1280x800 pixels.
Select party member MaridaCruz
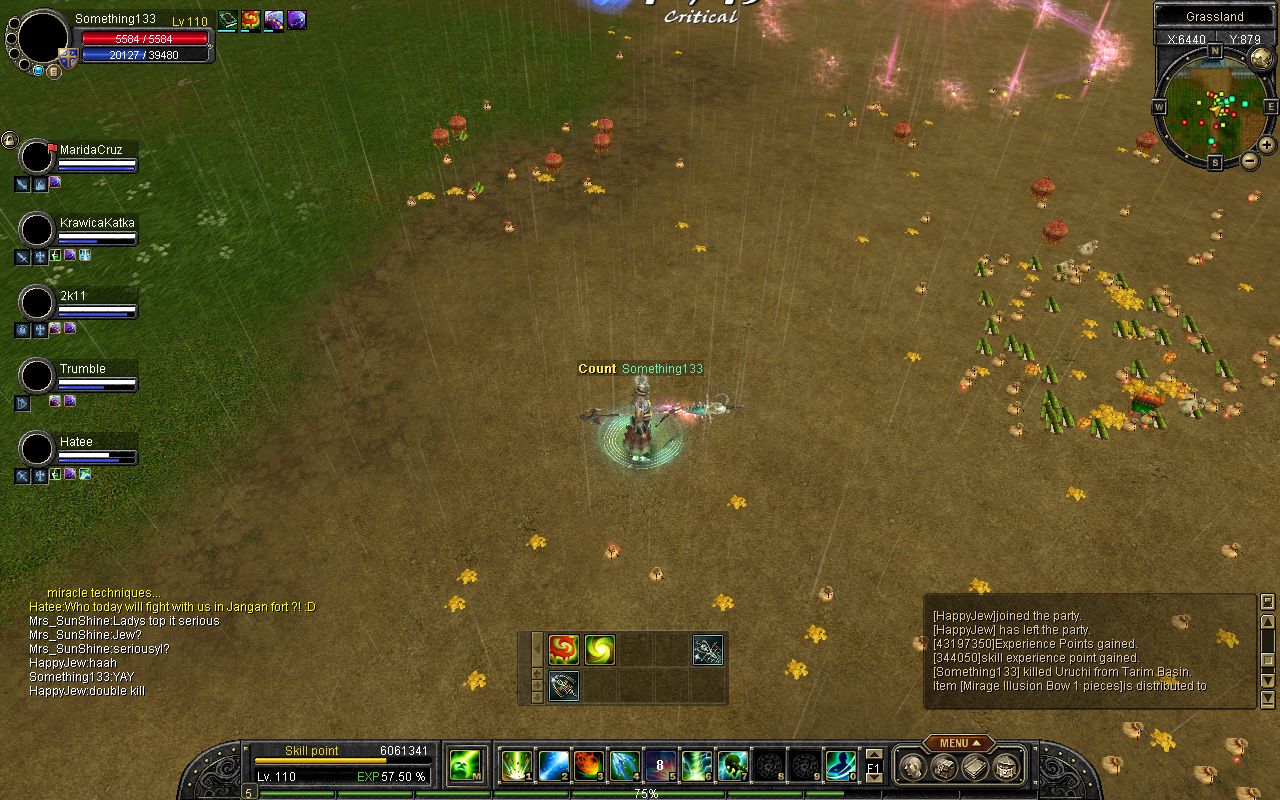coord(90,150)
